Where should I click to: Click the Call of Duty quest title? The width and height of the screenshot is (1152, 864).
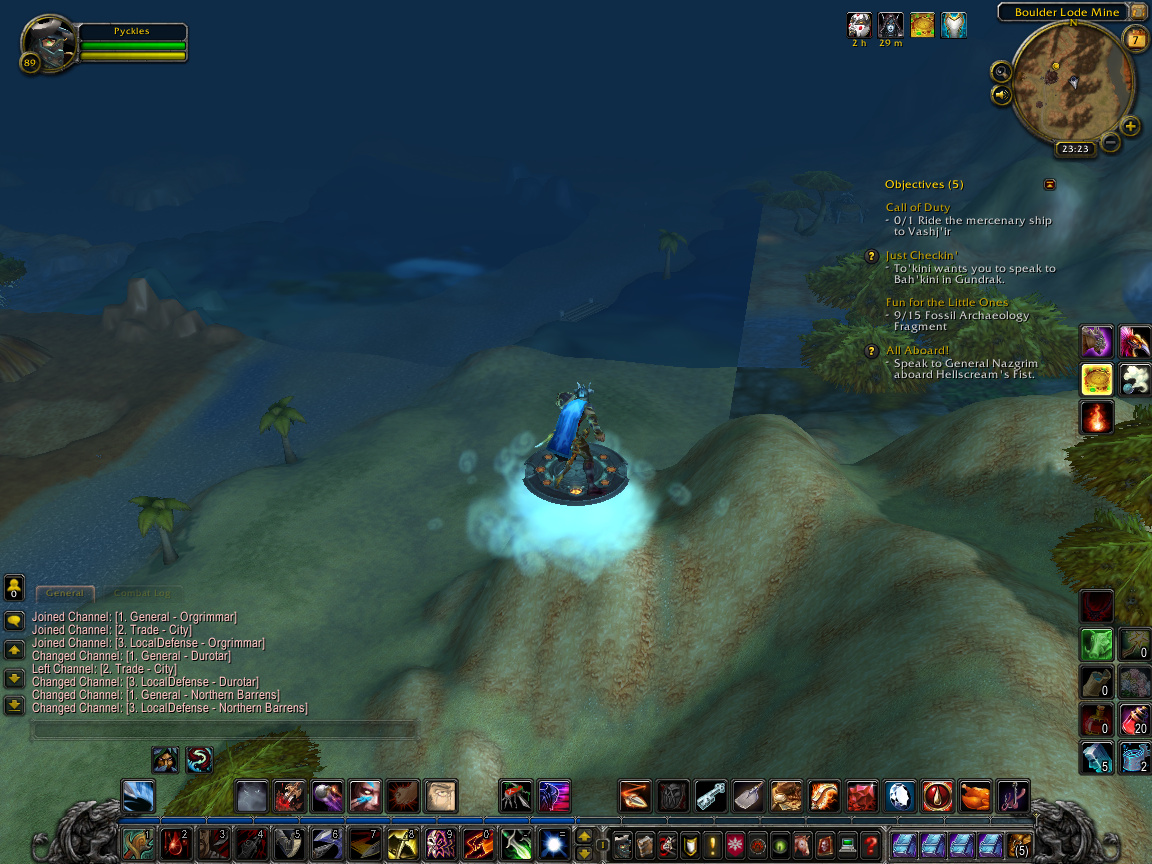click(x=918, y=207)
